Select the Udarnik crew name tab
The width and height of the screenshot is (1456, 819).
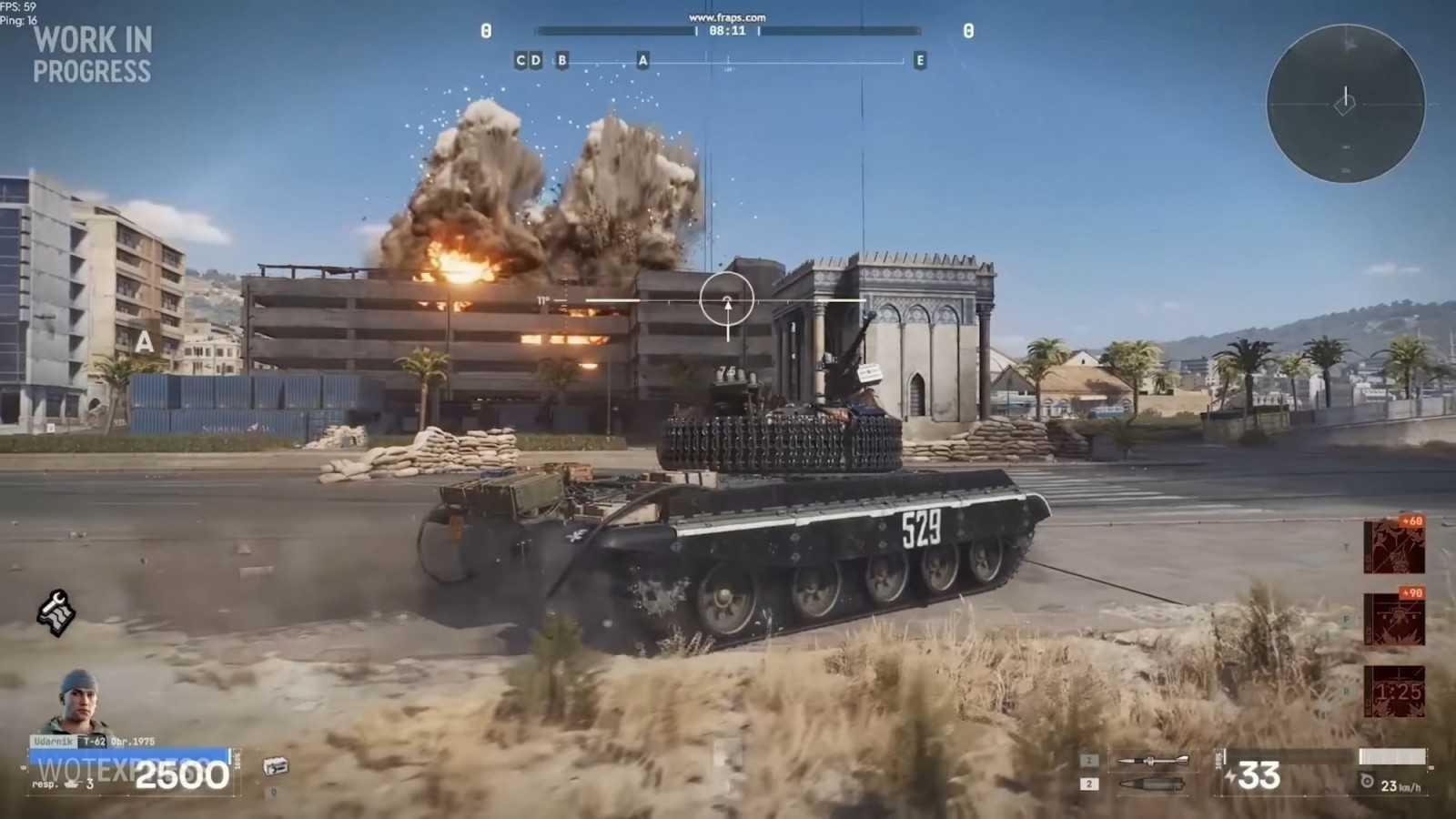(x=53, y=738)
